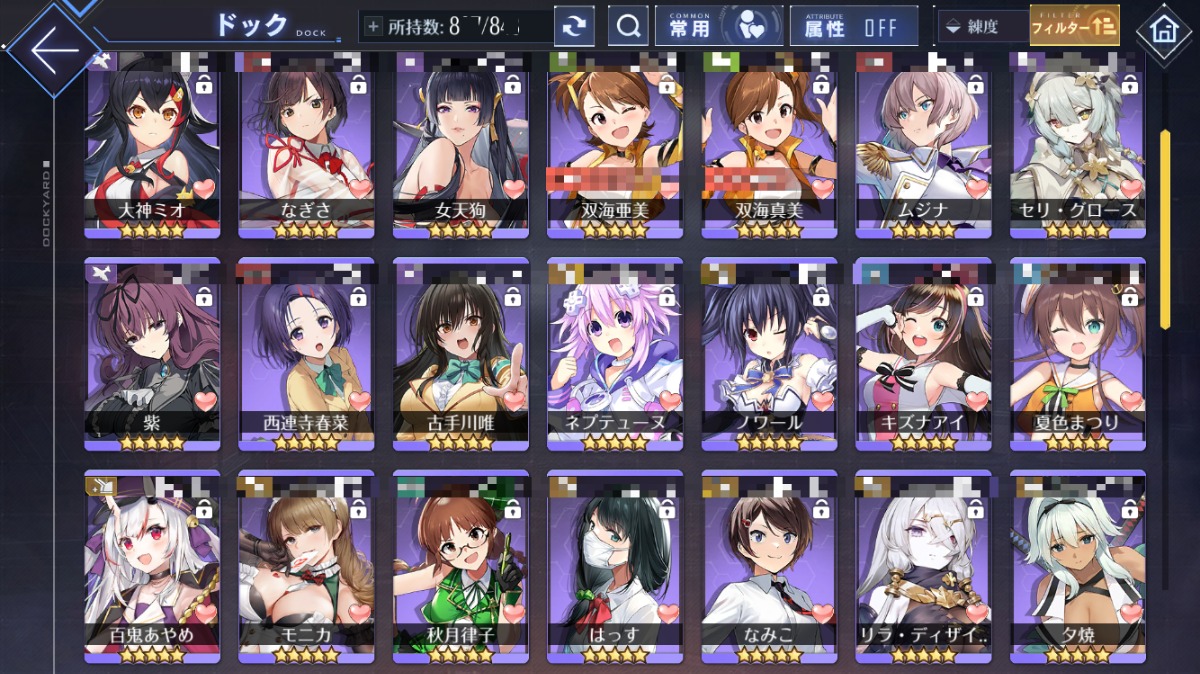Screen dimensions: 1200x674
Task: Return to the home screen
Action: [x=1164, y=29]
